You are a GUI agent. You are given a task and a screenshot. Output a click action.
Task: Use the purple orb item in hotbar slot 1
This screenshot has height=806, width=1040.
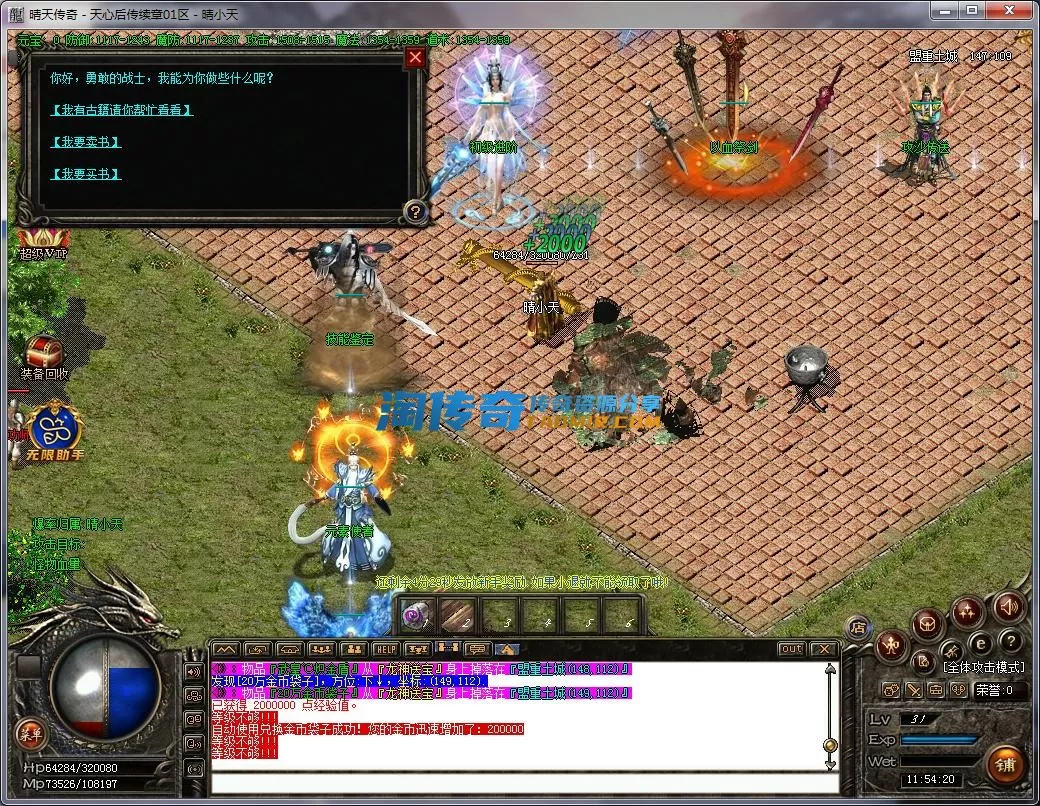point(418,616)
